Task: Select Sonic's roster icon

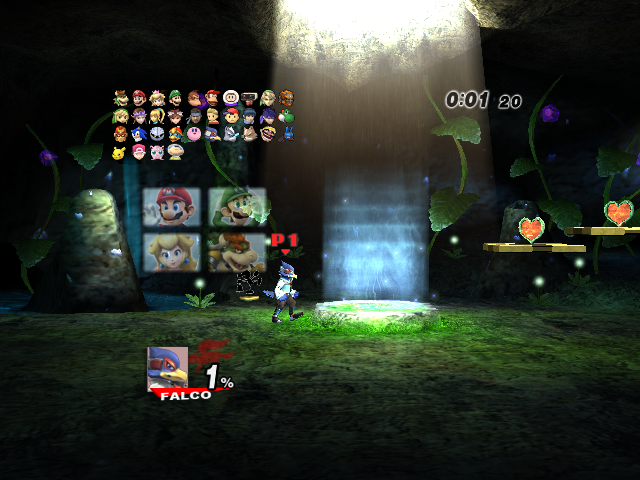Action: pos(139,133)
